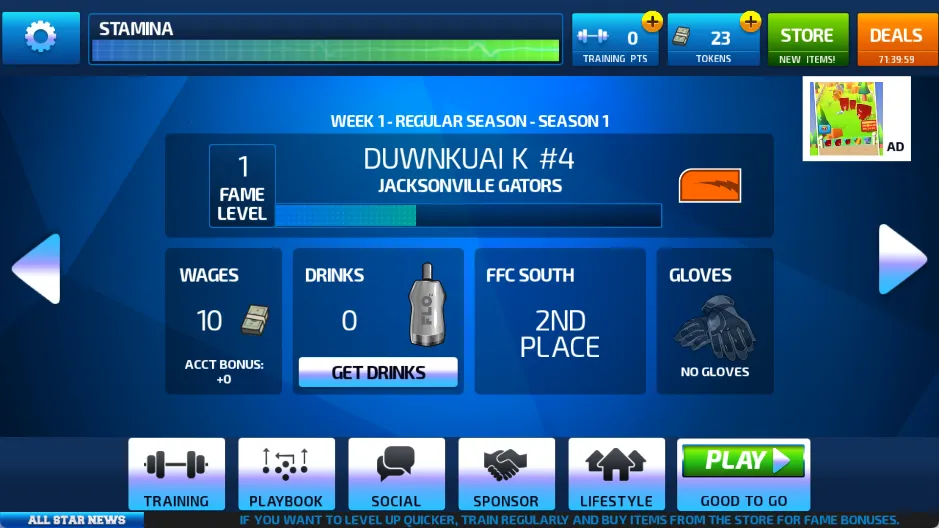Open the Lifestyle menu

tap(616, 474)
